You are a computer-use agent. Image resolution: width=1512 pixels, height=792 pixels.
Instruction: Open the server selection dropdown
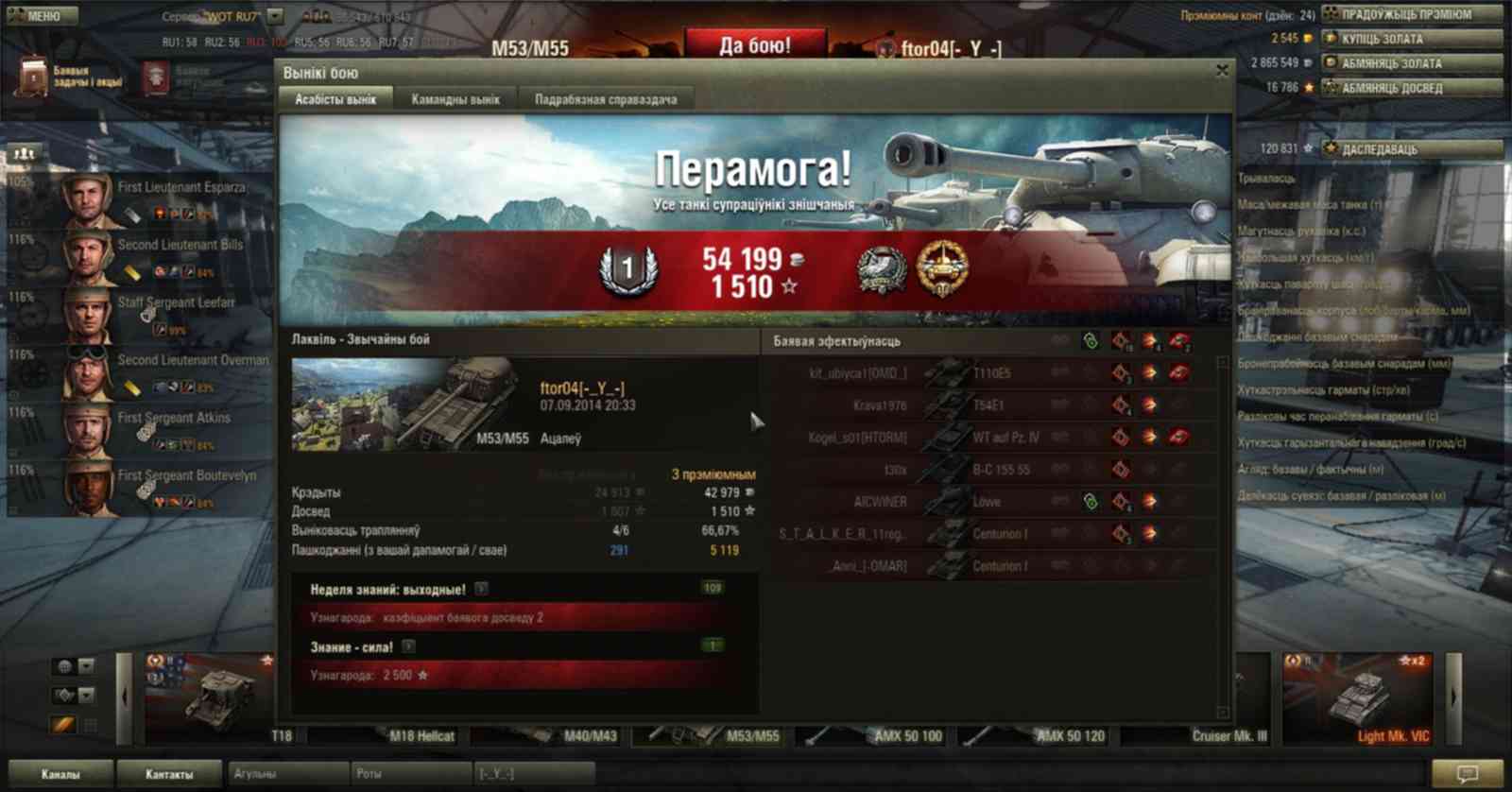click(x=275, y=16)
